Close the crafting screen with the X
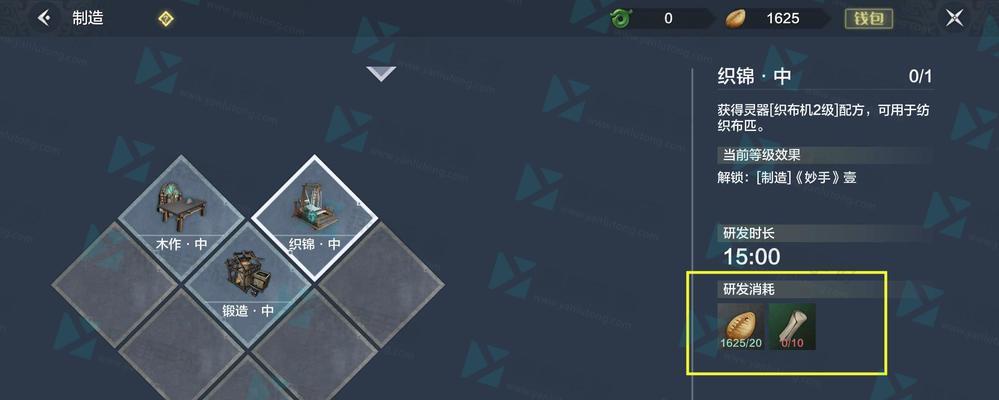Image resolution: width=999 pixels, height=400 pixels. [955, 18]
